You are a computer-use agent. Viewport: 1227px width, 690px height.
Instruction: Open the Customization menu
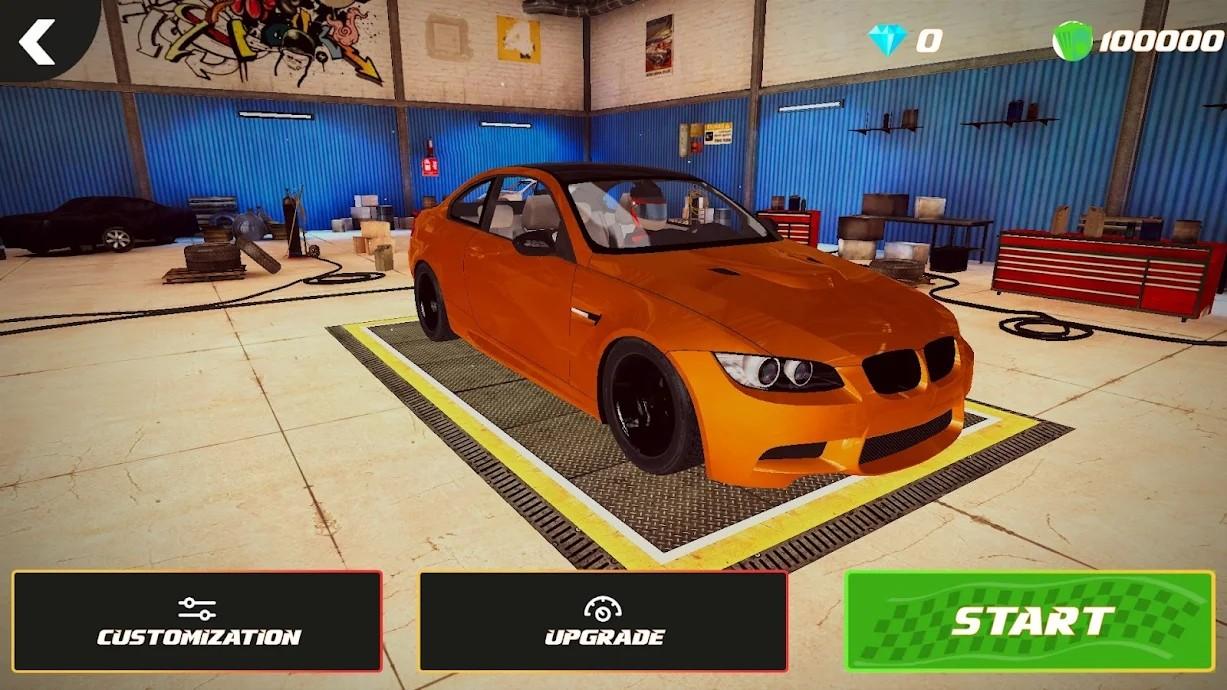[x=197, y=621]
